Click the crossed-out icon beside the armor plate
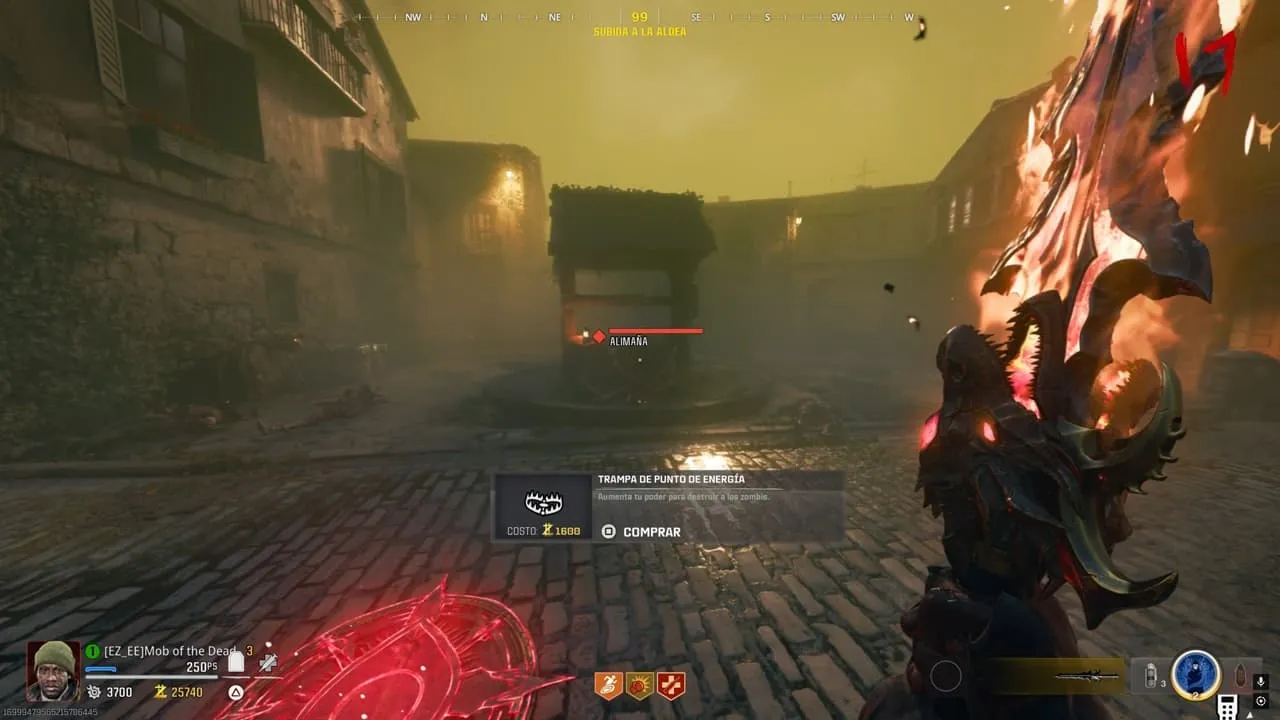This screenshot has height=720, width=1280. pyautogui.click(x=268, y=661)
